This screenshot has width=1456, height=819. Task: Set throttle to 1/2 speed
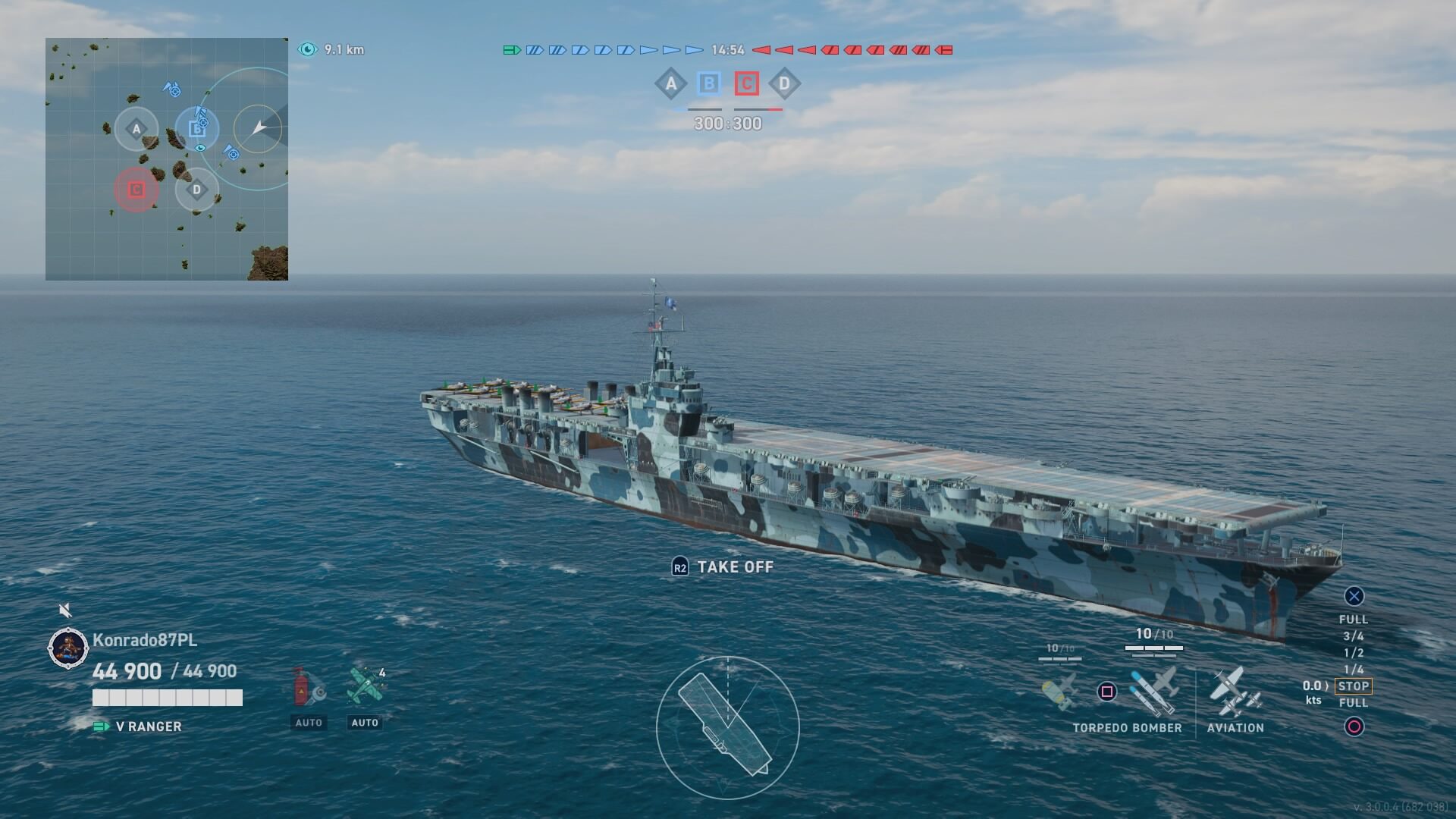(1354, 653)
